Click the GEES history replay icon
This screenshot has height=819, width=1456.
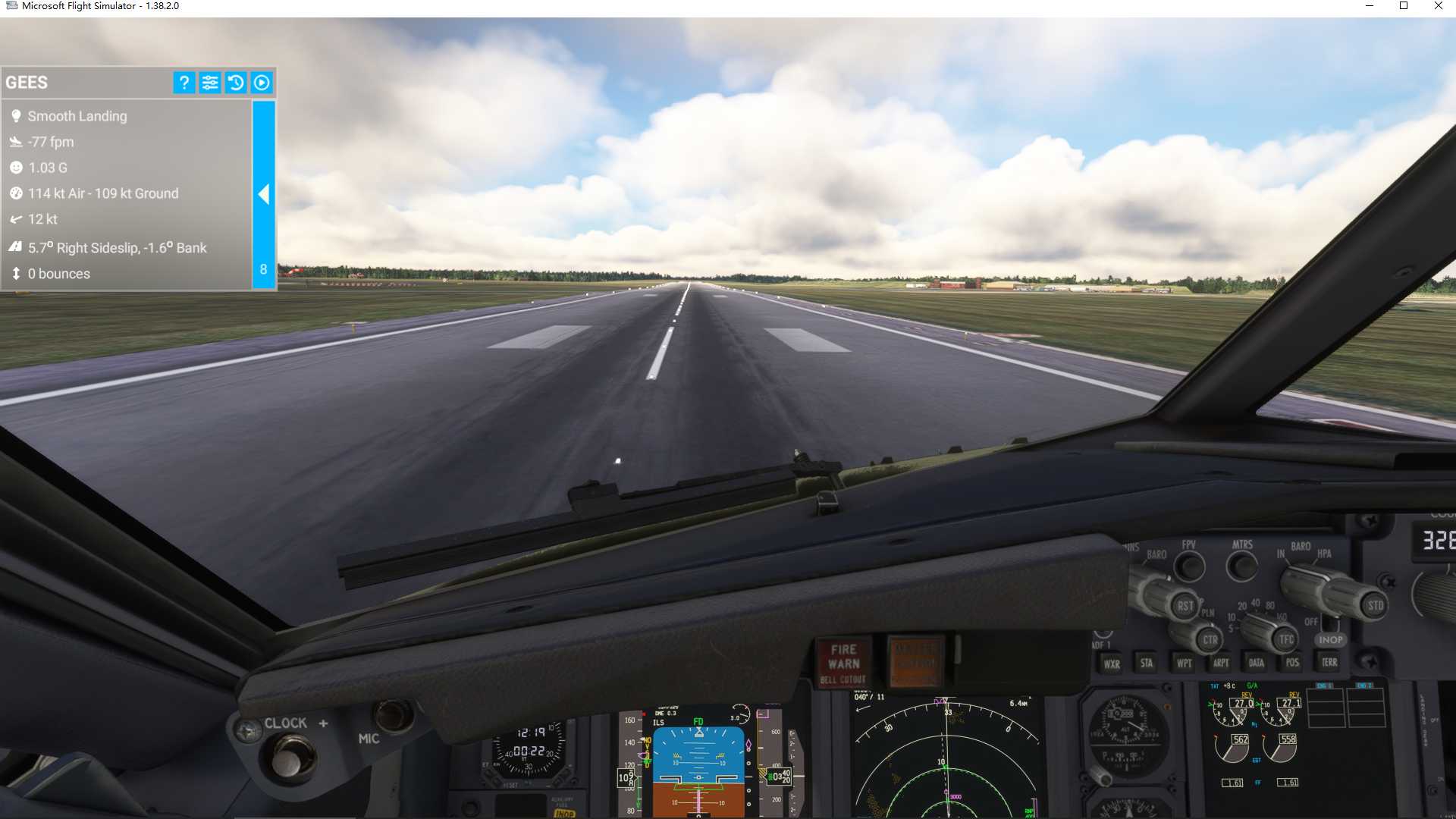pyautogui.click(x=236, y=83)
